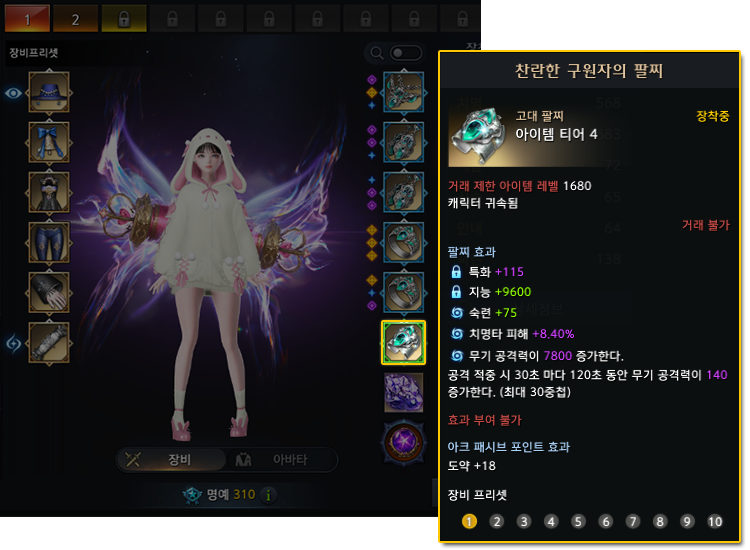Select the blue ribbon shoulder slot
The image size is (750, 550).
(49, 143)
